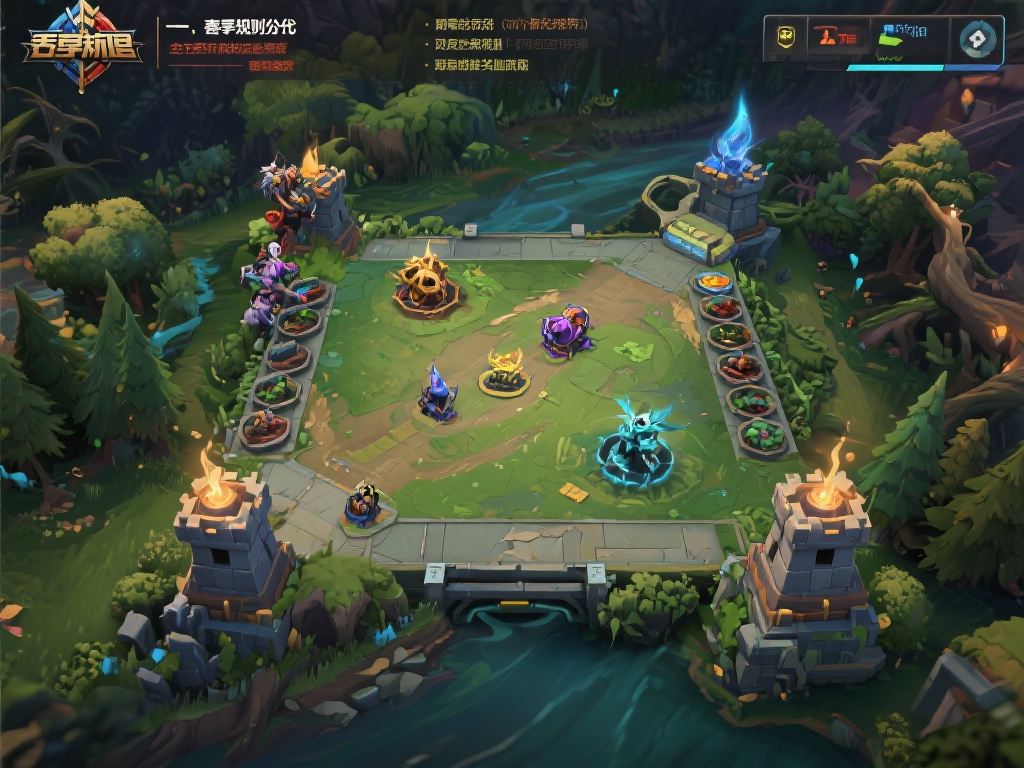
Task: Click the game logo emblem
Action: (83, 47)
